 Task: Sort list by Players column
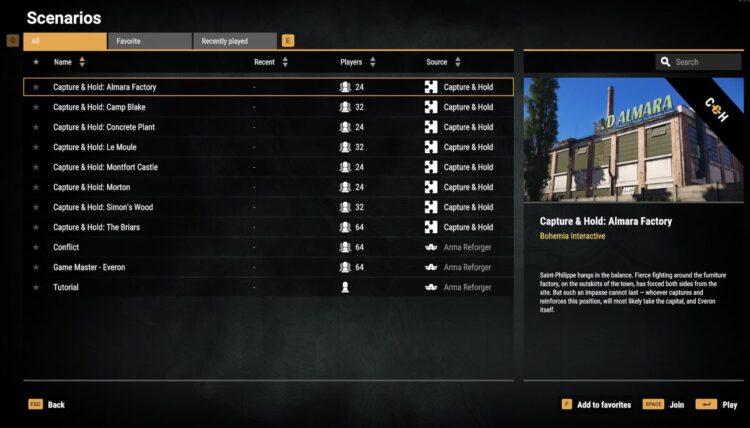point(357,62)
